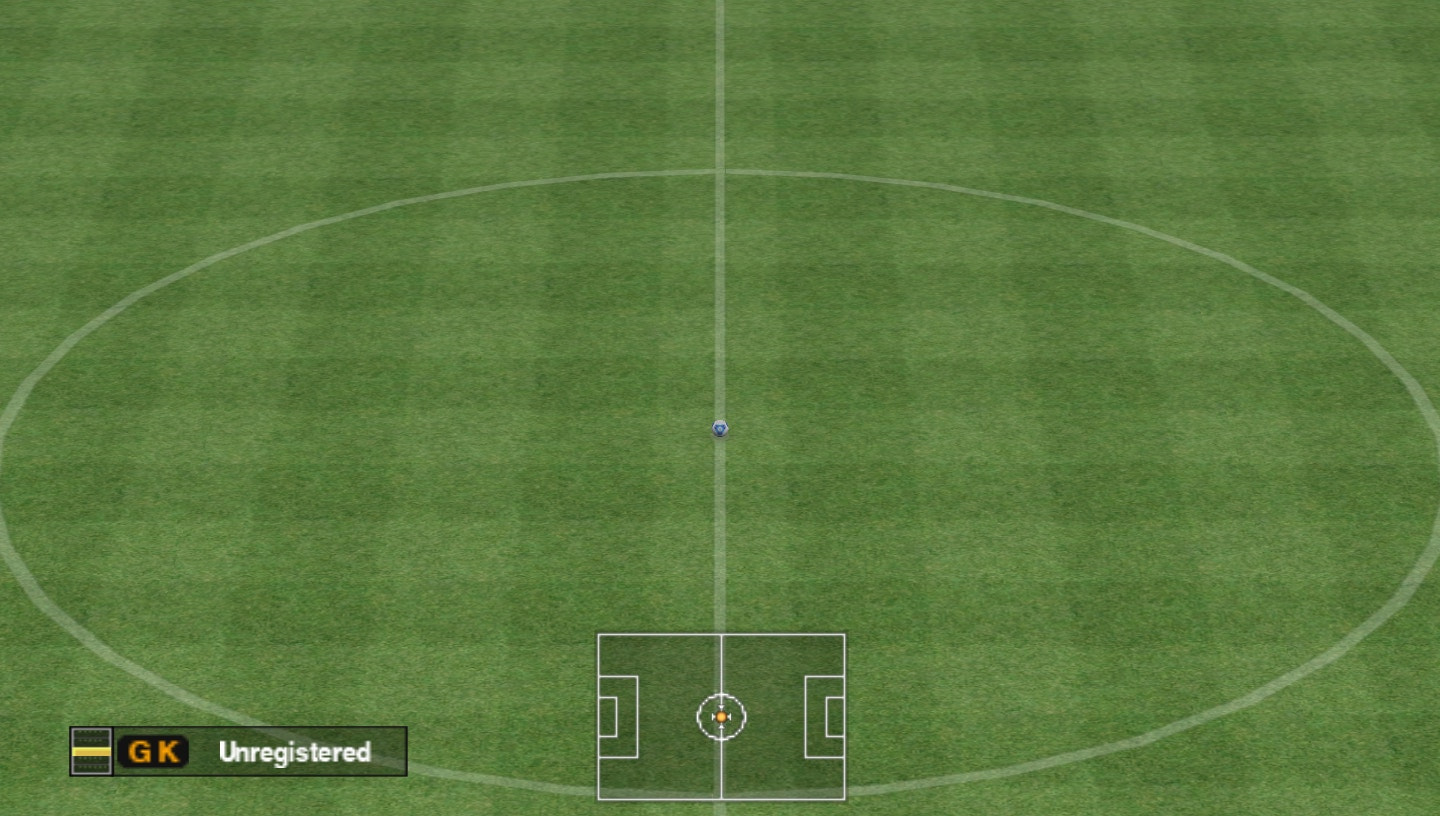Expand the right penalty area on the minimap
The width and height of the screenshot is (1440, 816).
click(824, 716)
